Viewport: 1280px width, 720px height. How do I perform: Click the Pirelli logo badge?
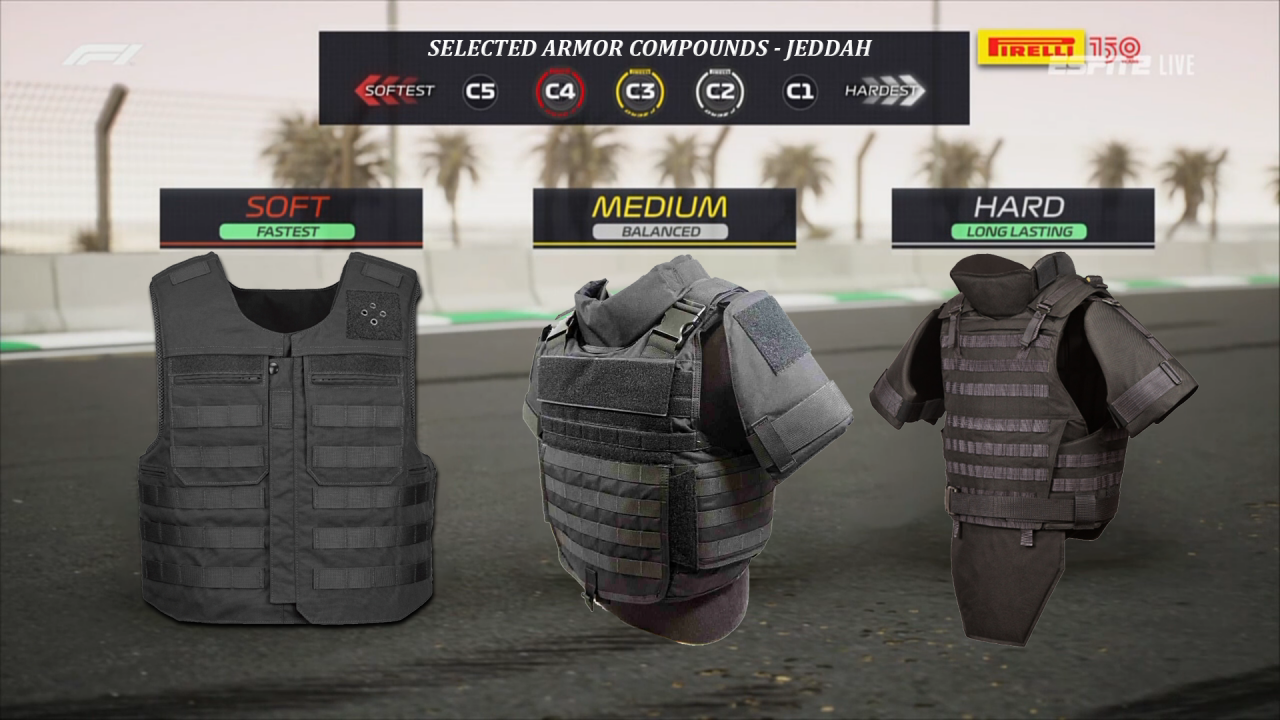1031,46
